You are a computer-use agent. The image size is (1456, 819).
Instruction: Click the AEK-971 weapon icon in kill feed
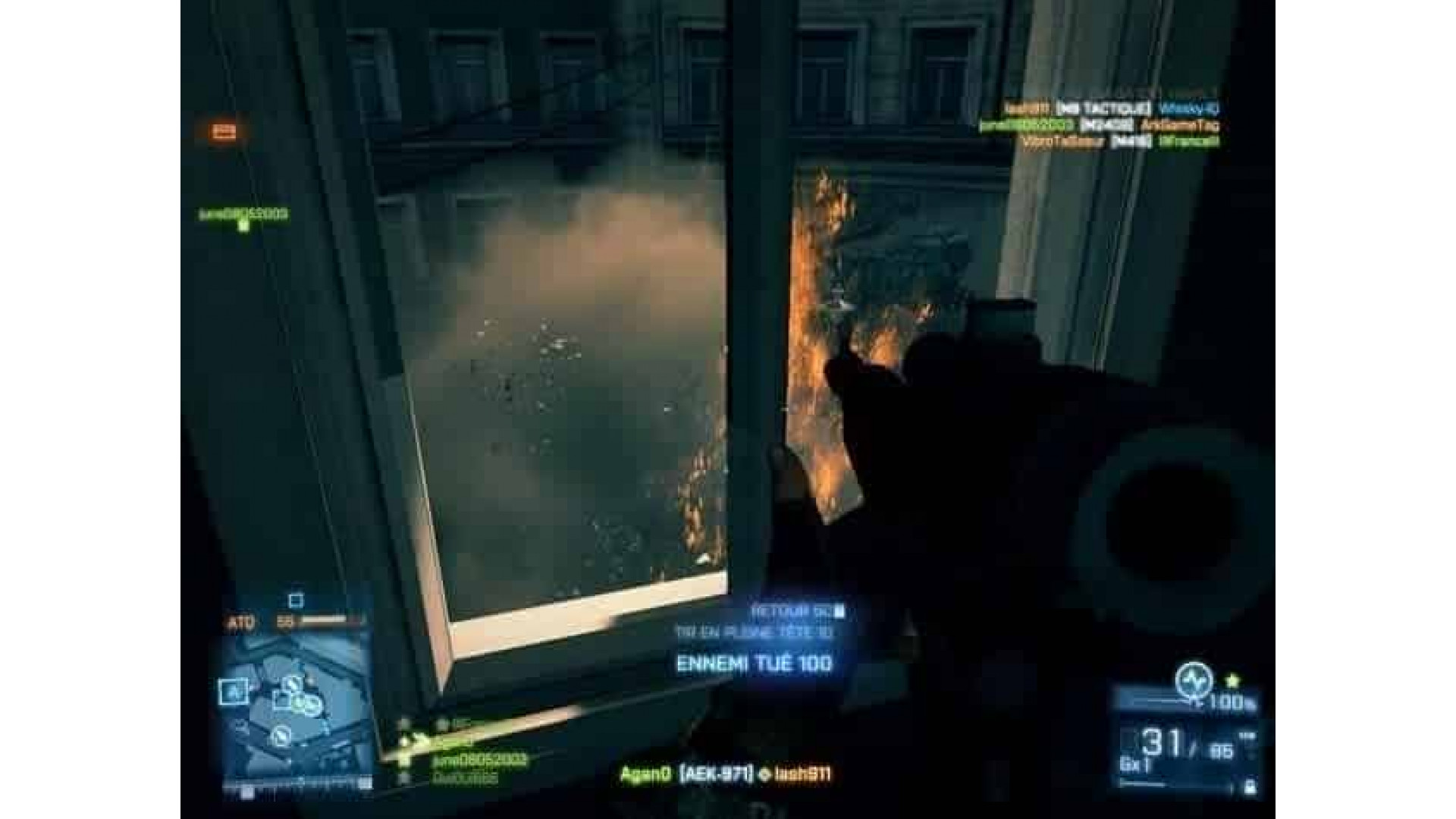716,773
